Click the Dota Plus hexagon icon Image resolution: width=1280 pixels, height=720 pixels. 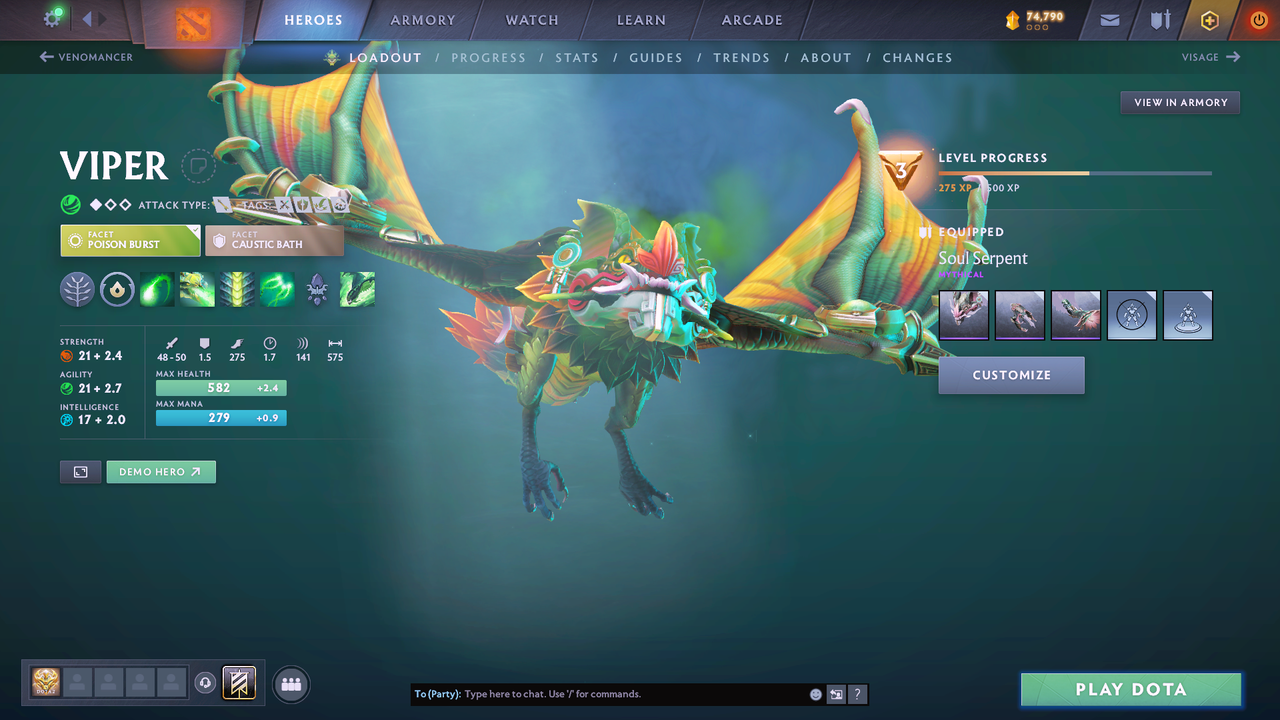(x=1209, y=20)
